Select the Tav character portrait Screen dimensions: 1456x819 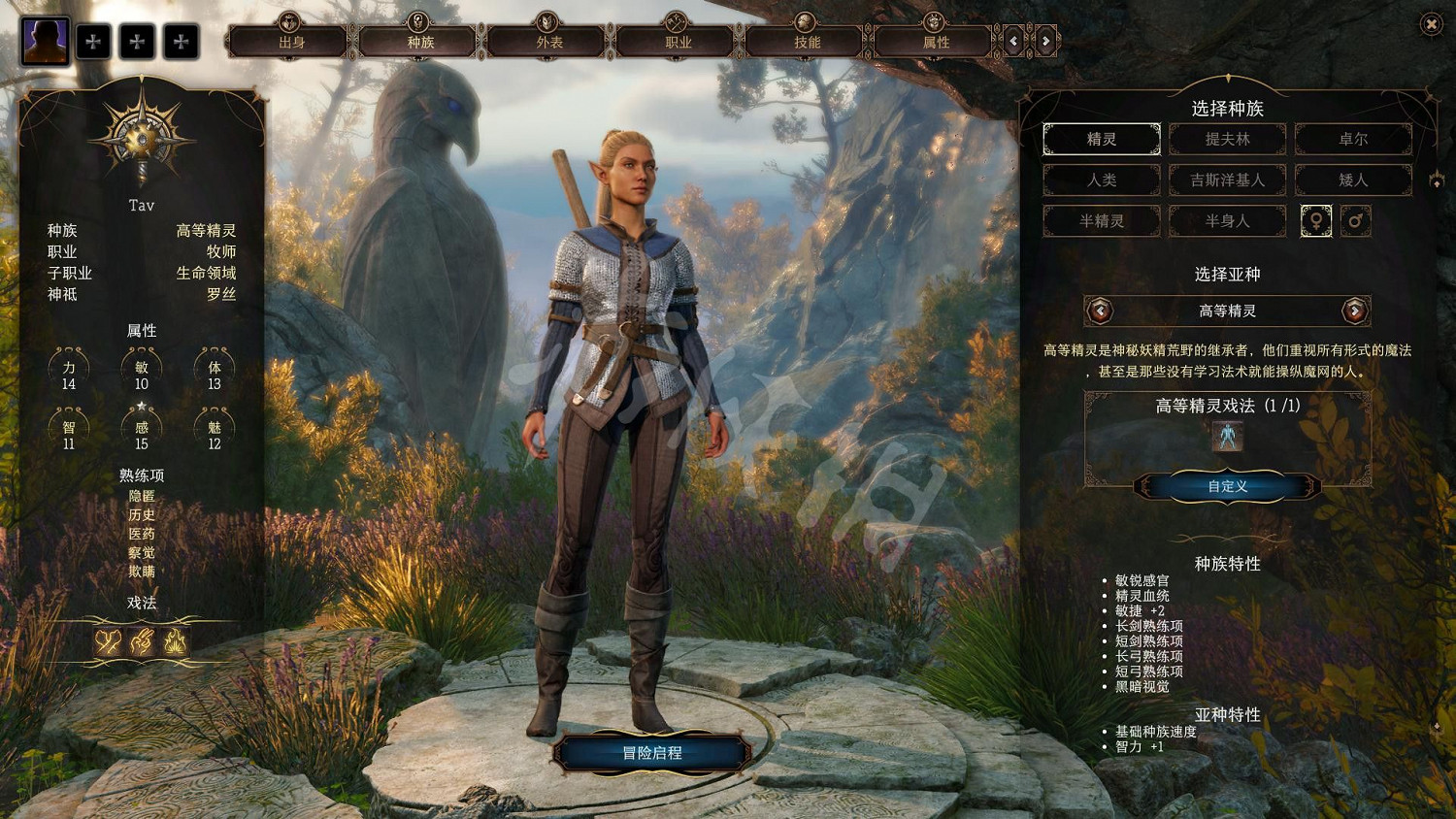46,42
